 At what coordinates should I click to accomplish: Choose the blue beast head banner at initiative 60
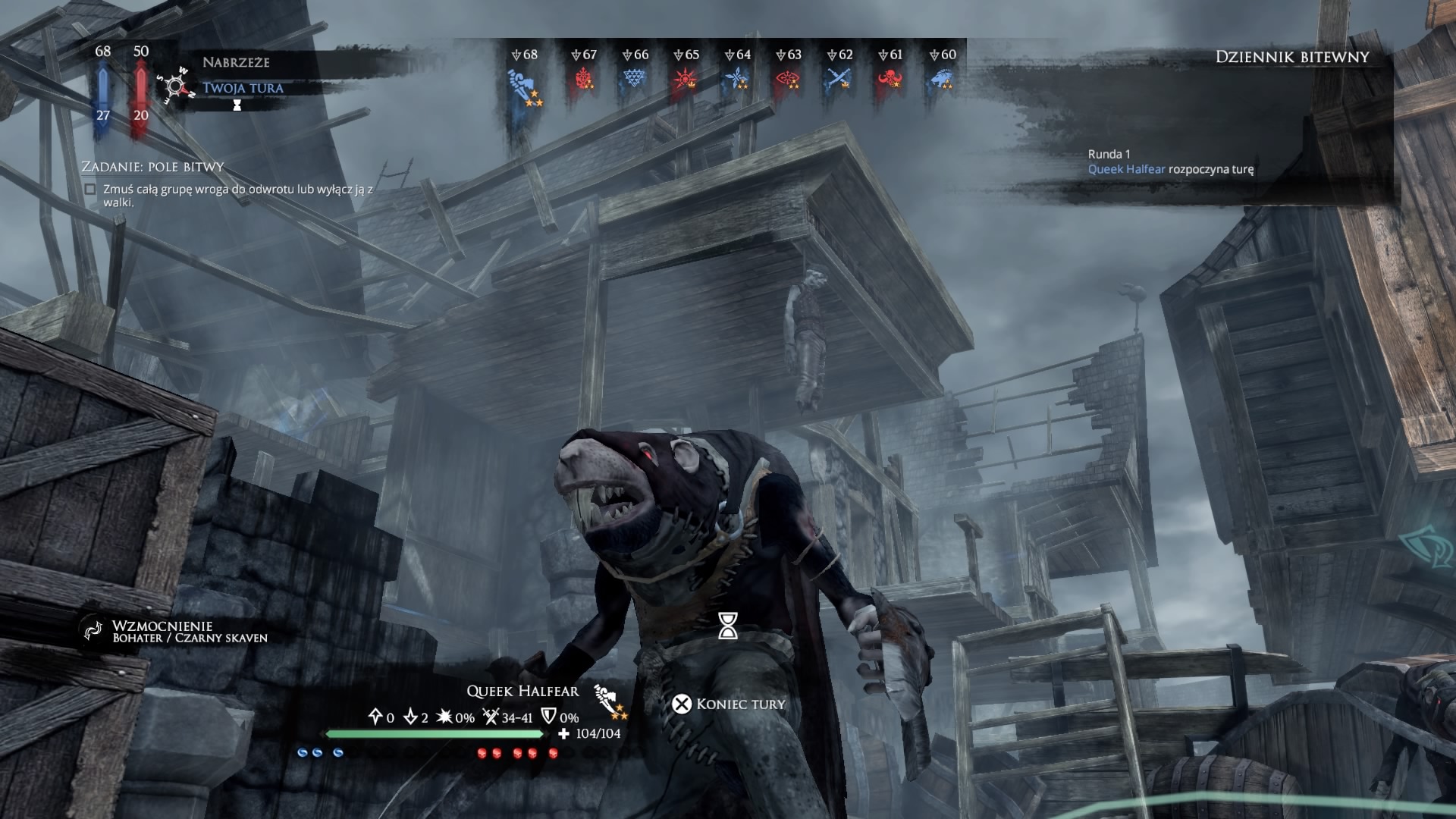coord(942,79)
